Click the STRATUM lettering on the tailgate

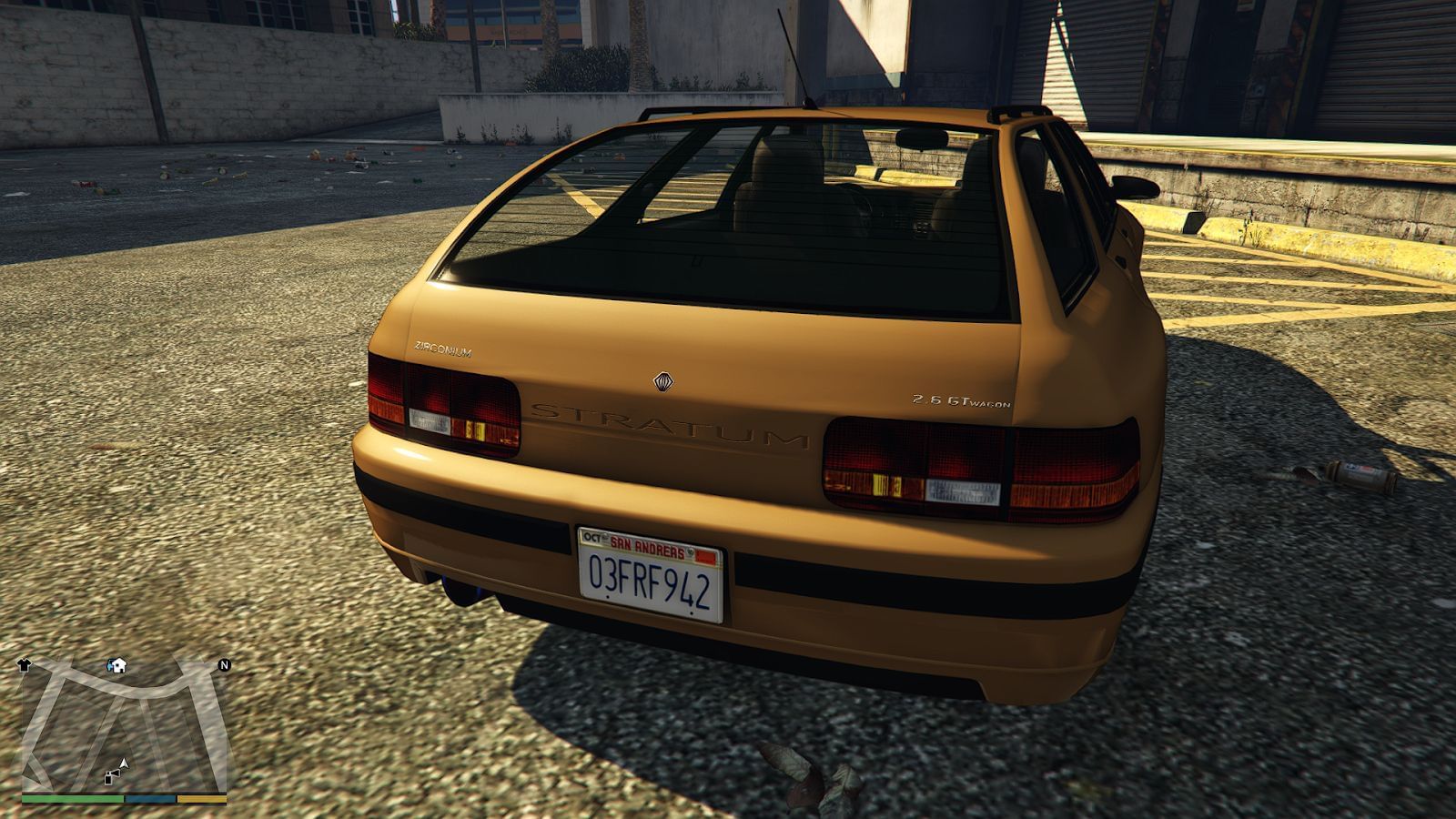[x=671, y=421]
